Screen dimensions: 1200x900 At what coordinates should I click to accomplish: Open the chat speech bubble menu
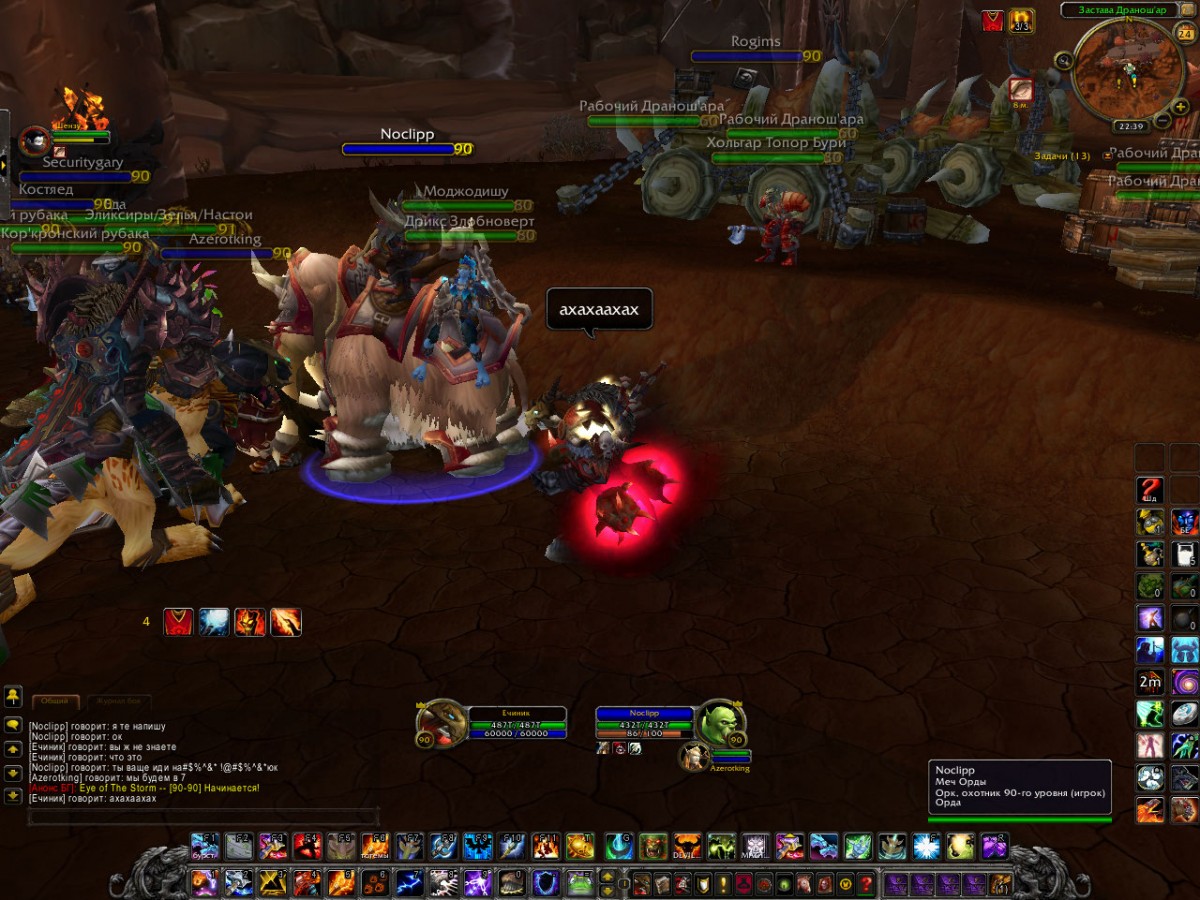click(x=13, y=723)
